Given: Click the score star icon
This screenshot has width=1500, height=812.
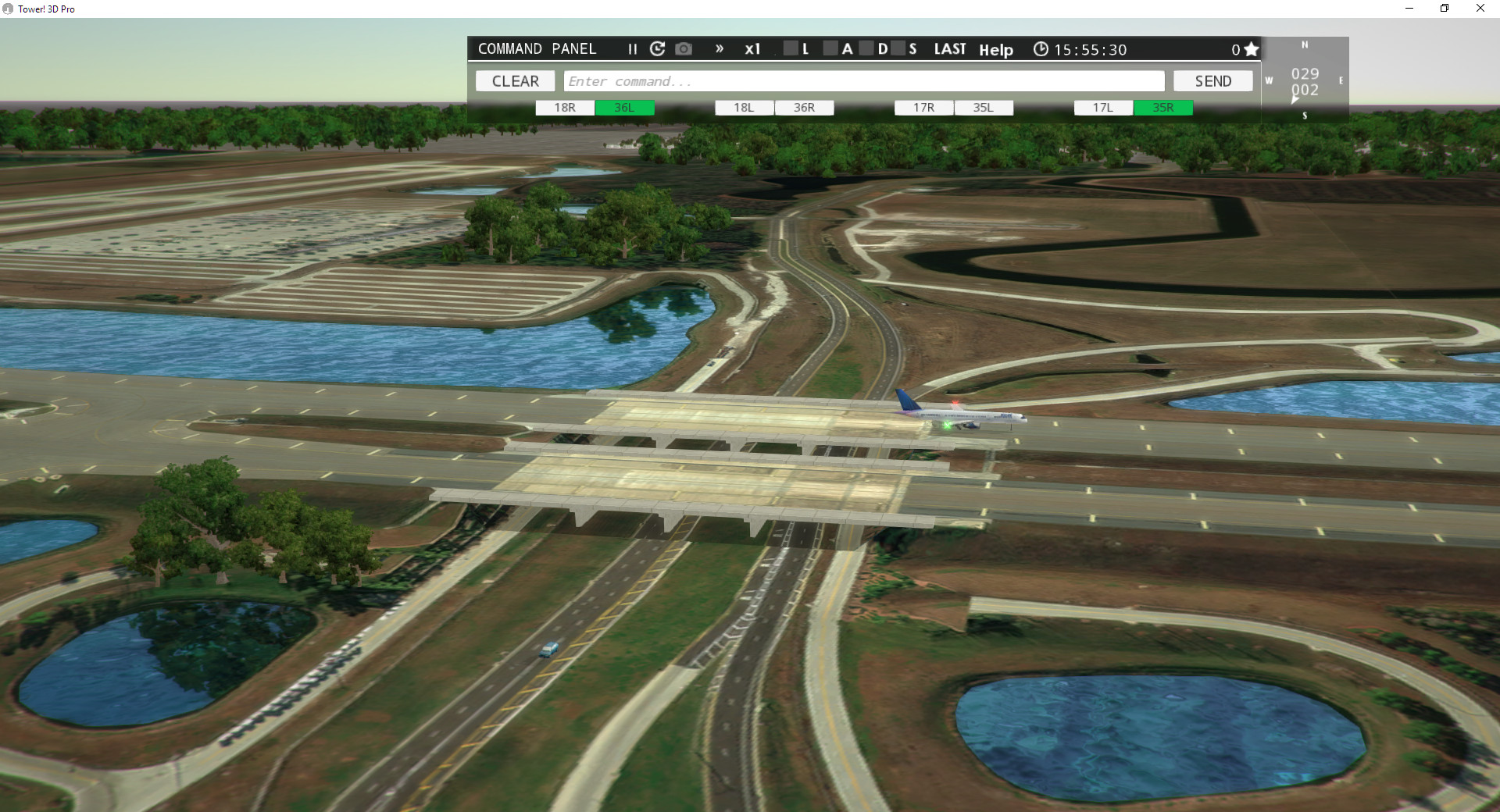Looking at the screenshot, I should coord(1251,48).
